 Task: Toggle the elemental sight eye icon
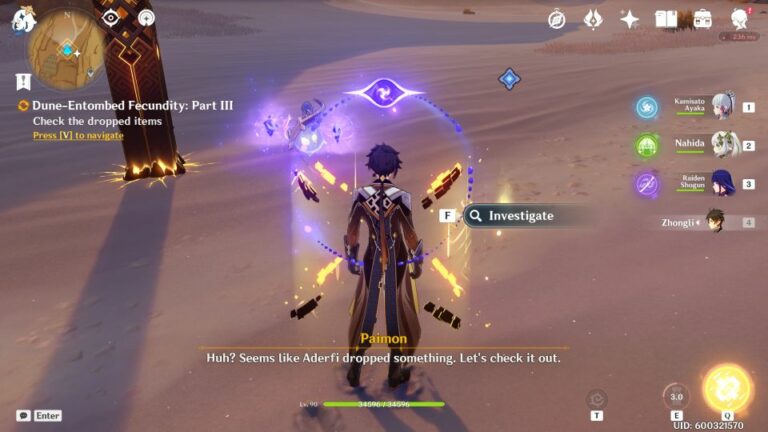point(111,18)
